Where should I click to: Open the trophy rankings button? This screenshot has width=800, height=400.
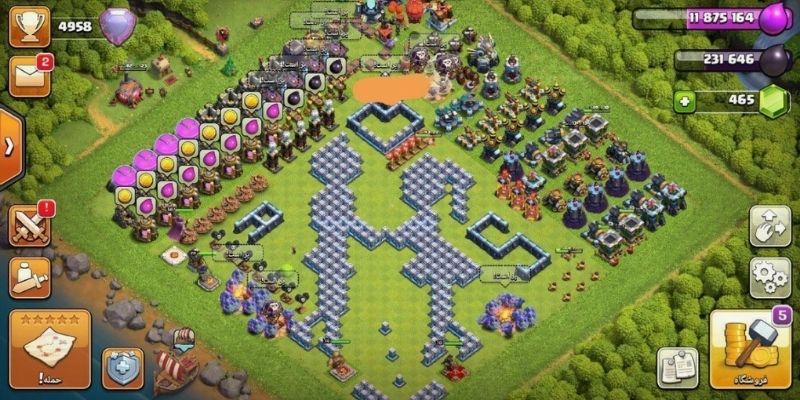[29, 25]
